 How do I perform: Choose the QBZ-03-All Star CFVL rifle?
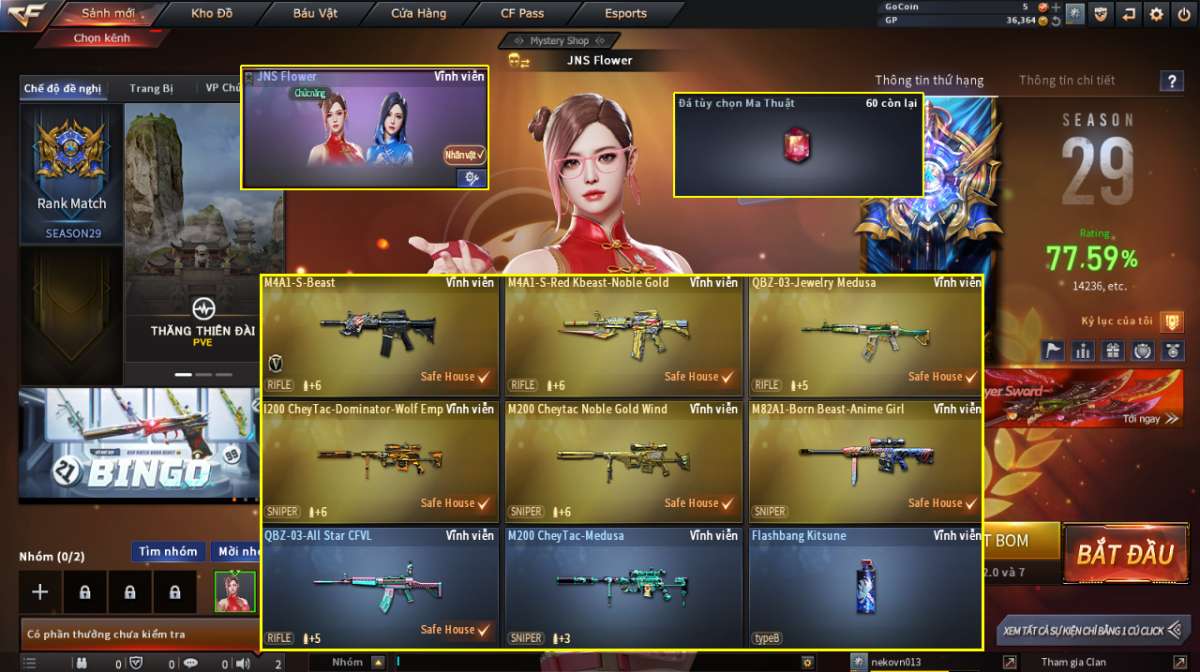(x=380, y=588)
